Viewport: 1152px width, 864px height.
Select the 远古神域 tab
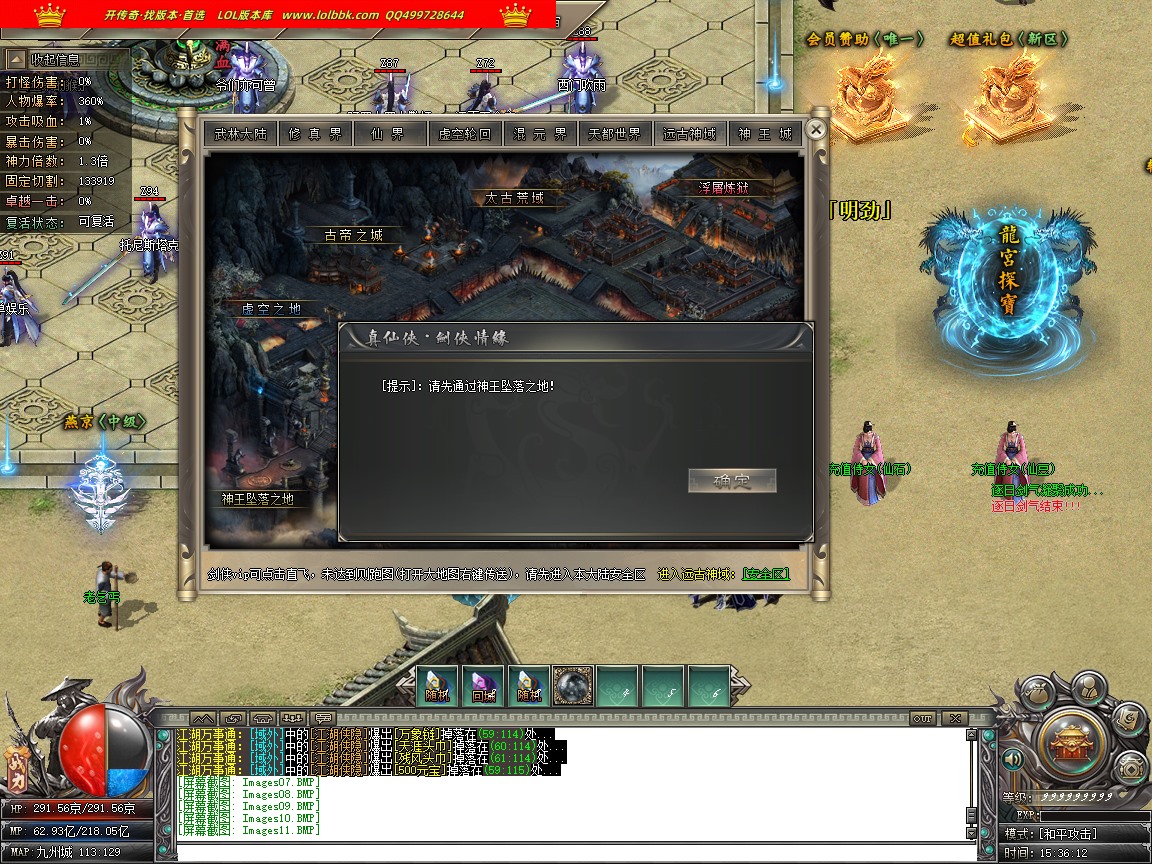(x=690, y=134)
